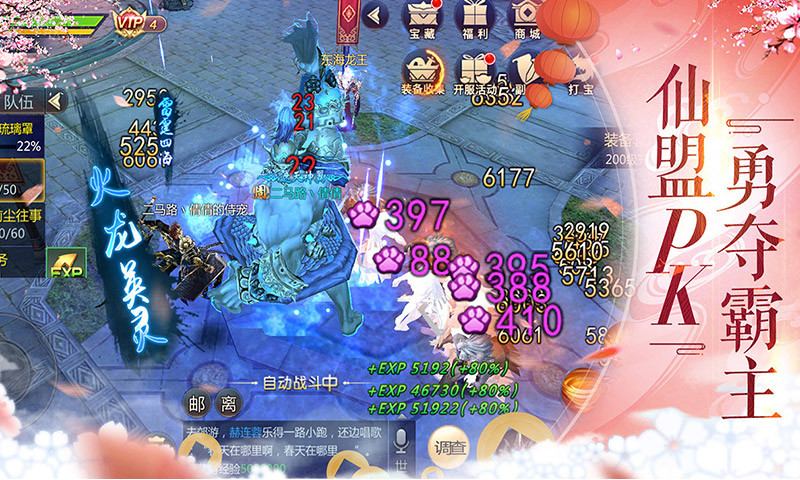Click the EXP boost arrow icon

pos(66,264)
